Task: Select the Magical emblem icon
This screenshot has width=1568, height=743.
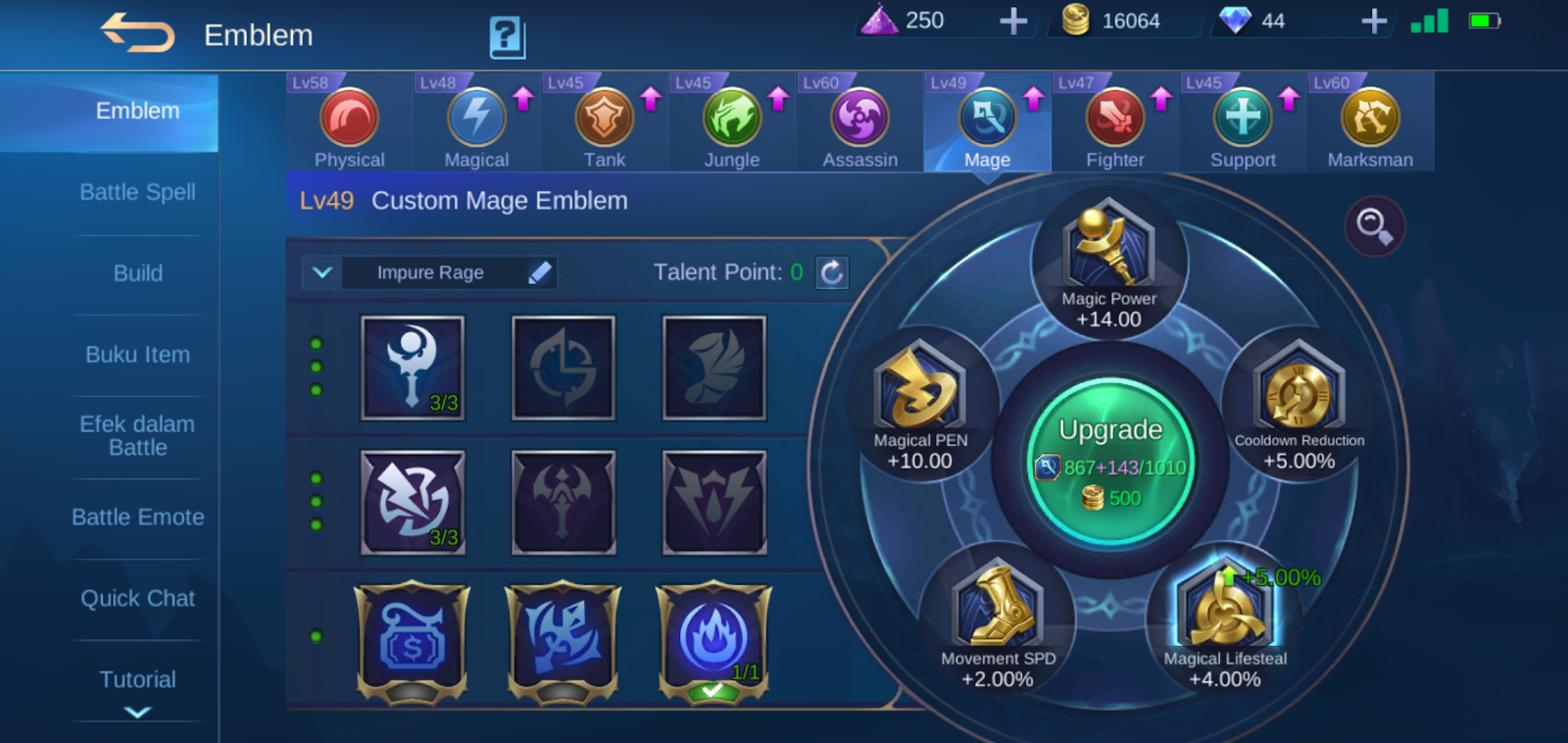Action: 475,120
